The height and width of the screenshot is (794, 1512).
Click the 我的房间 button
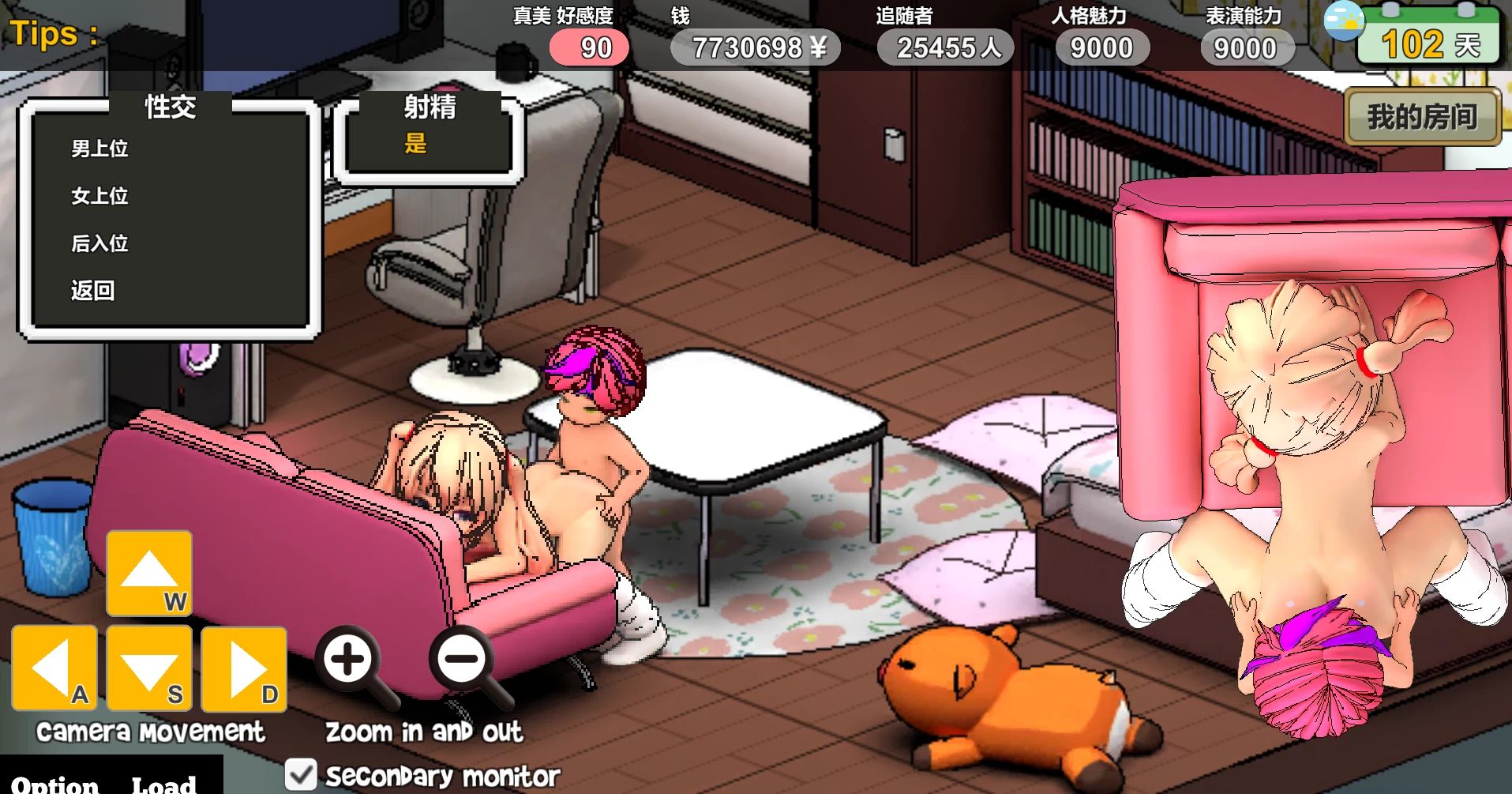[x=1422, y=117]
